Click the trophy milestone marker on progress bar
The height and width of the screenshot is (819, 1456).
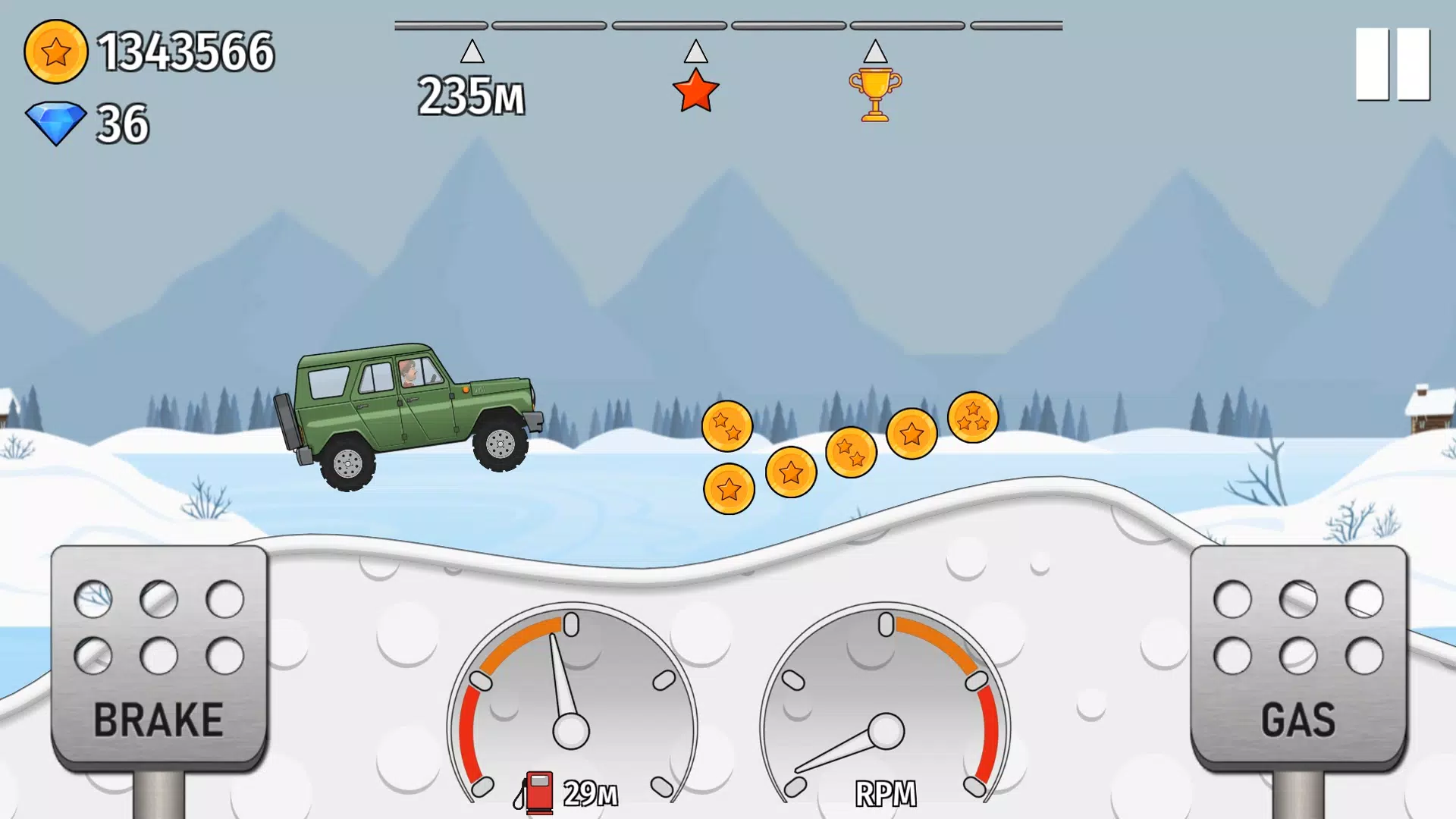click(x=876, y=94)
